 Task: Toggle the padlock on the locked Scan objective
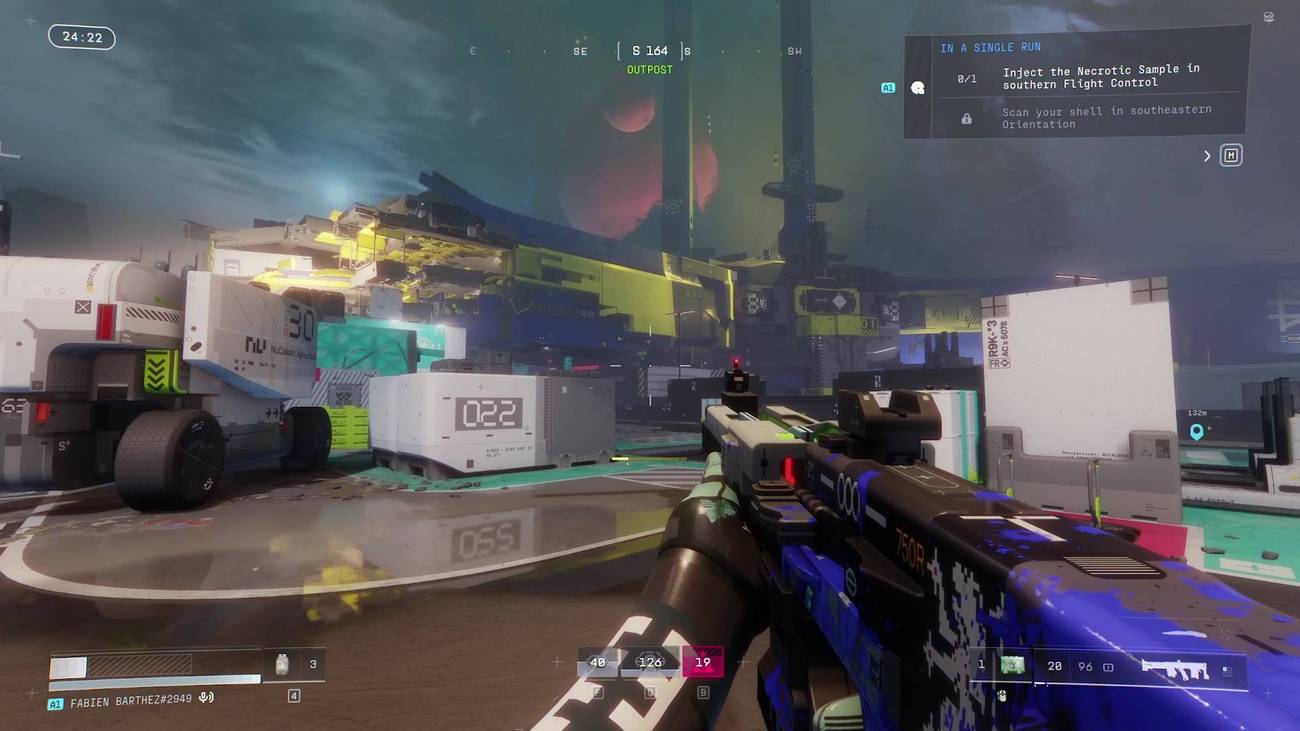tap(965, 117)
